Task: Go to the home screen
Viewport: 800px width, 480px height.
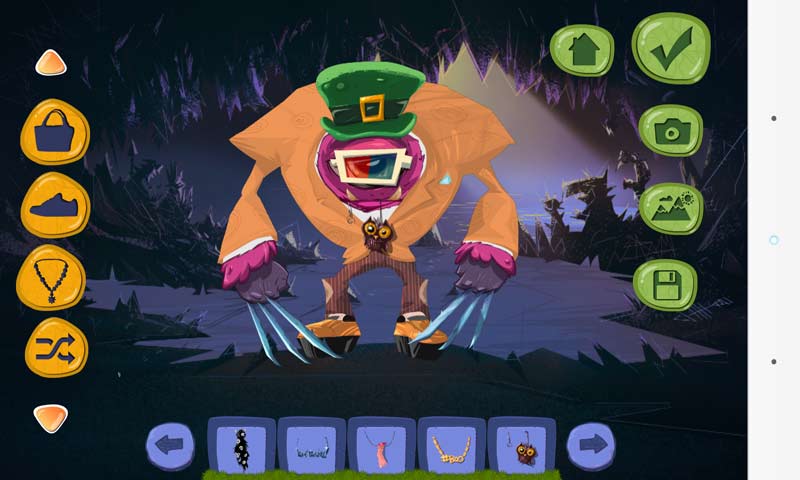Action: pyautogui.click(x=582, y=49)
